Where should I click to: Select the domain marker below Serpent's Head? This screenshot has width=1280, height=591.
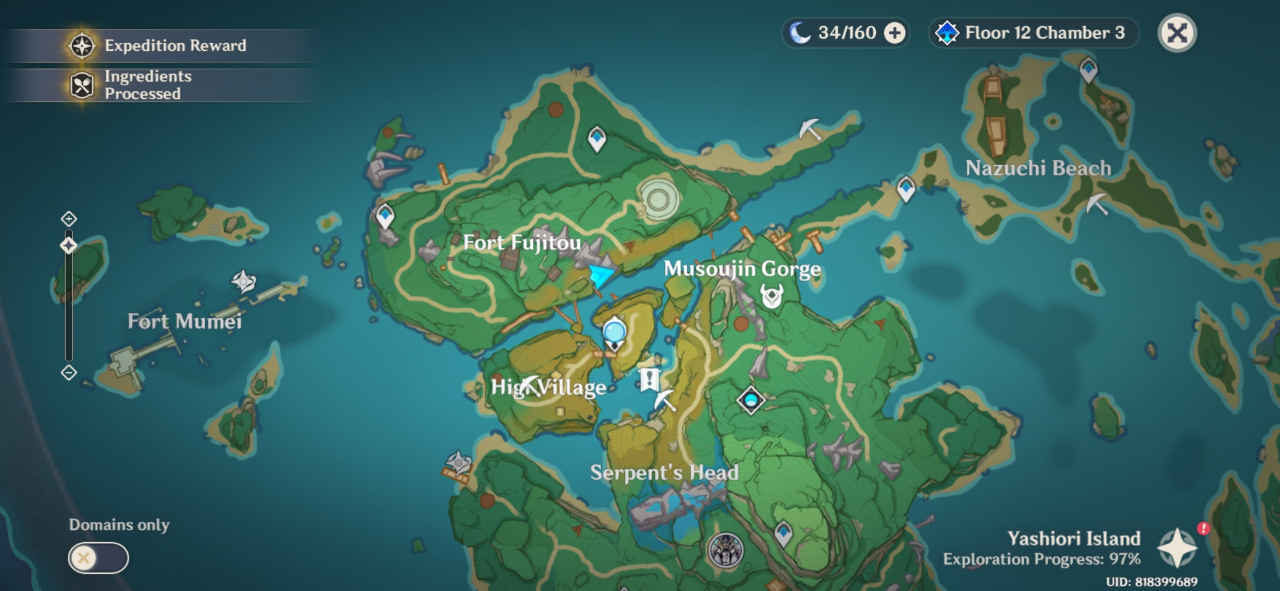[725, 549]
